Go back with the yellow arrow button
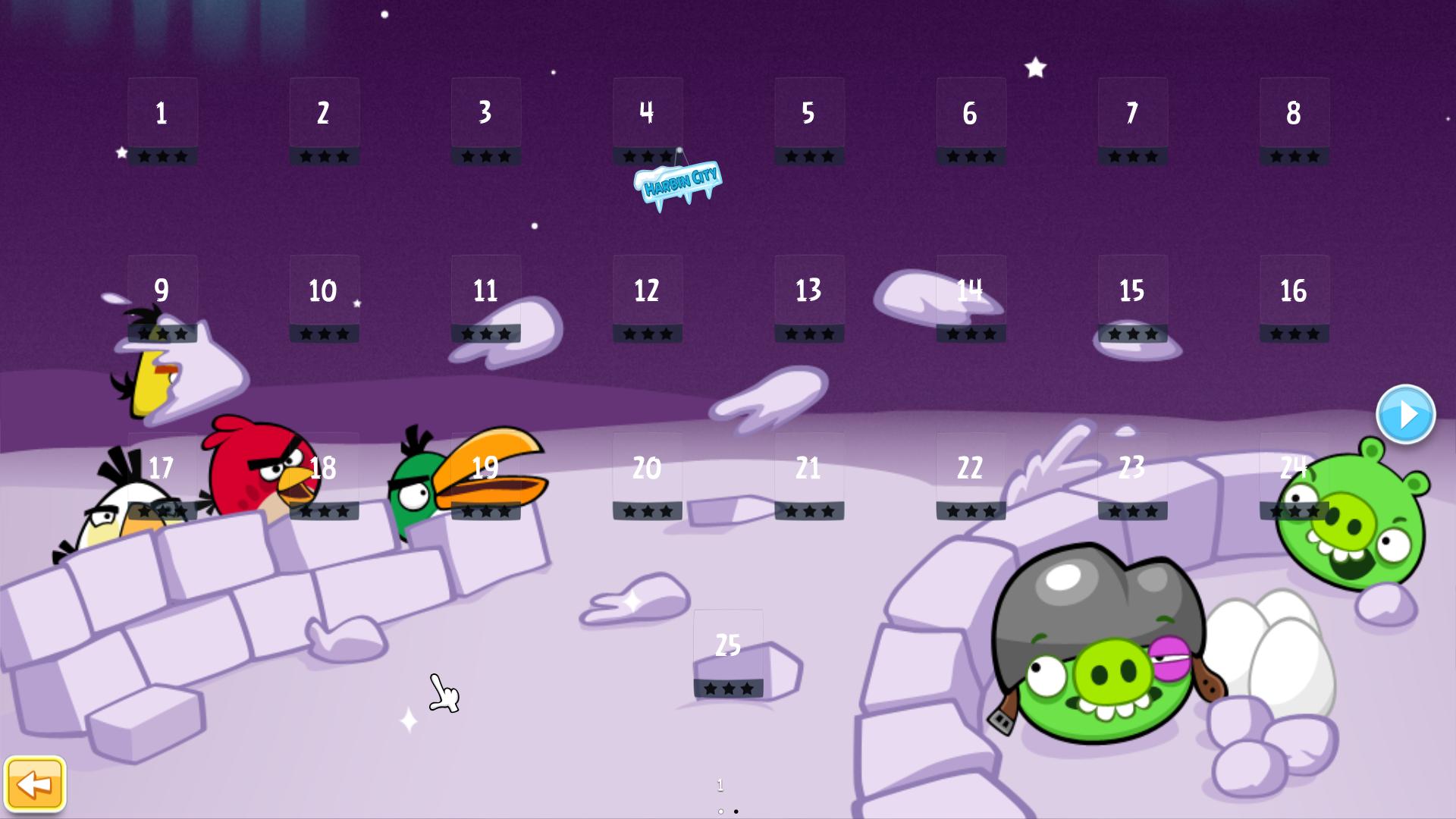The height and width of the screenshot is (819, 1456). (35, 783)
